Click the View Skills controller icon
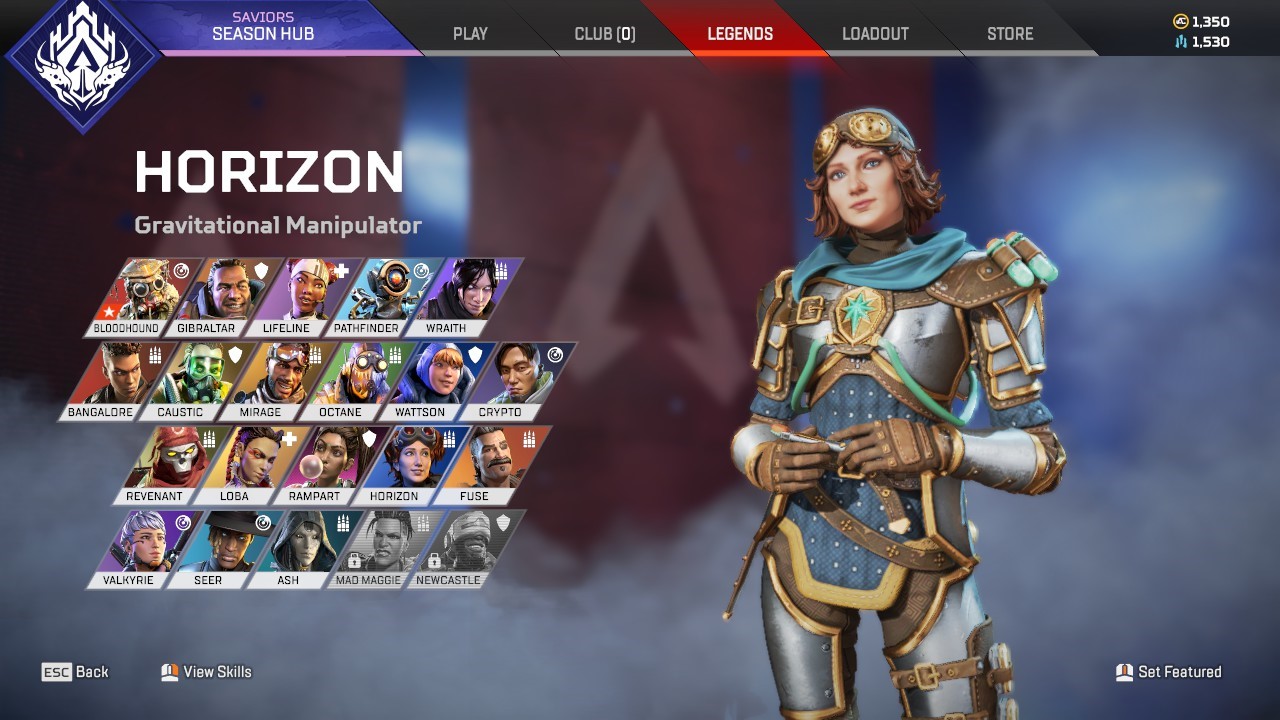 click(x=170, y=672)
